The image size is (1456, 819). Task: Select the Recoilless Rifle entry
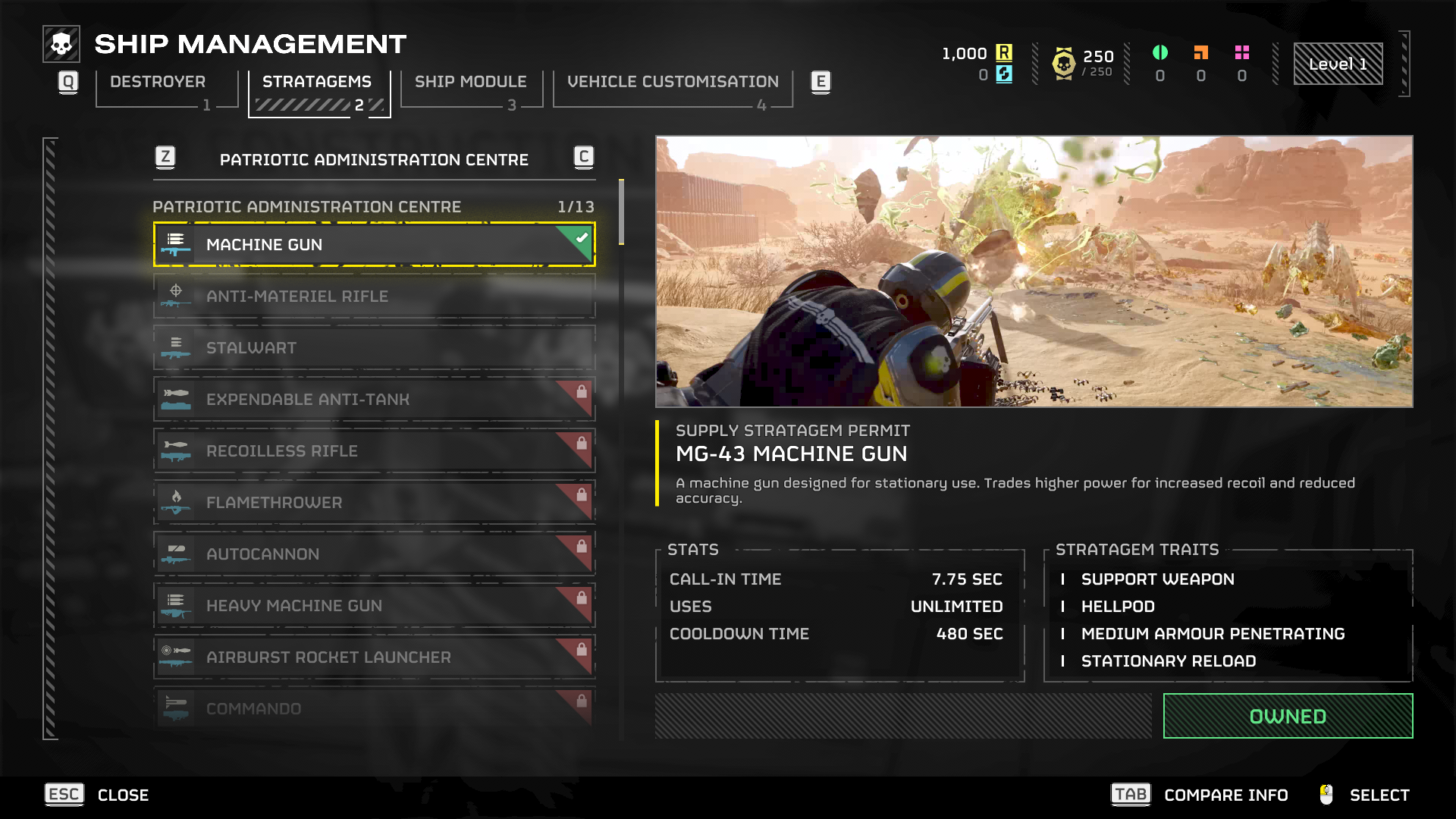(x=374, y=451)
